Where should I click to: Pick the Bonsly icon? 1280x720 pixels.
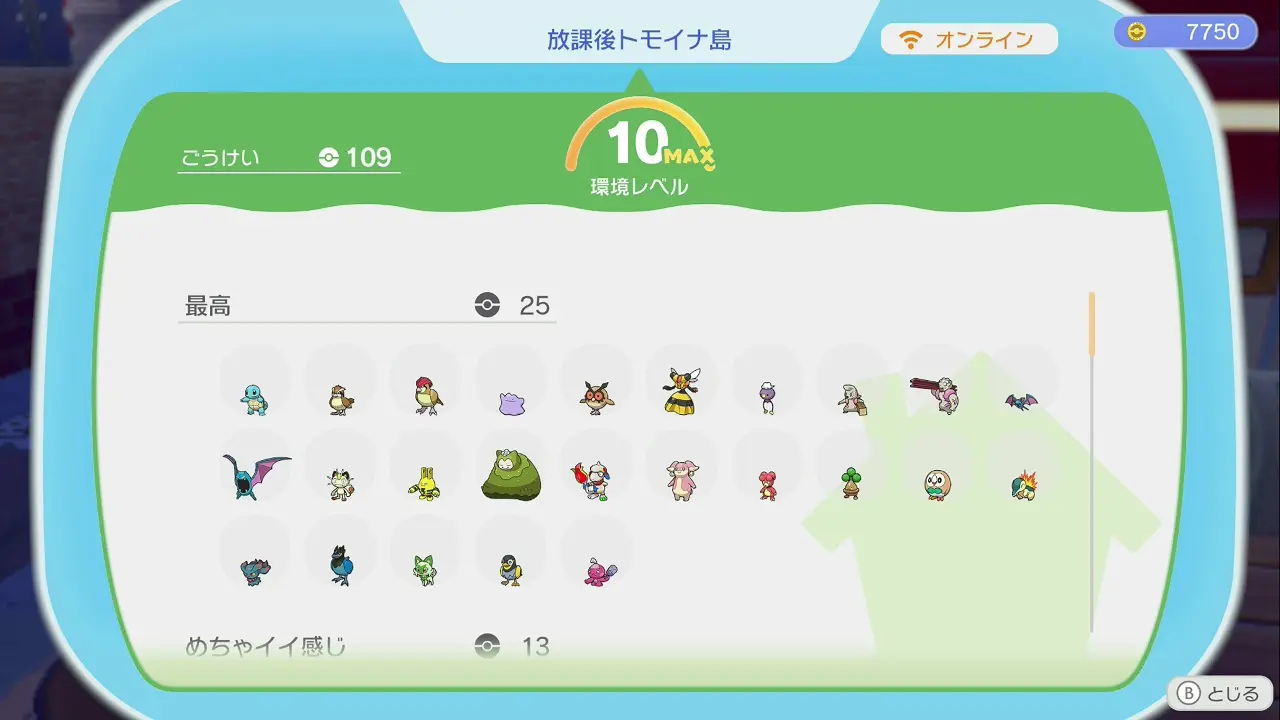(x=851, y=482)
